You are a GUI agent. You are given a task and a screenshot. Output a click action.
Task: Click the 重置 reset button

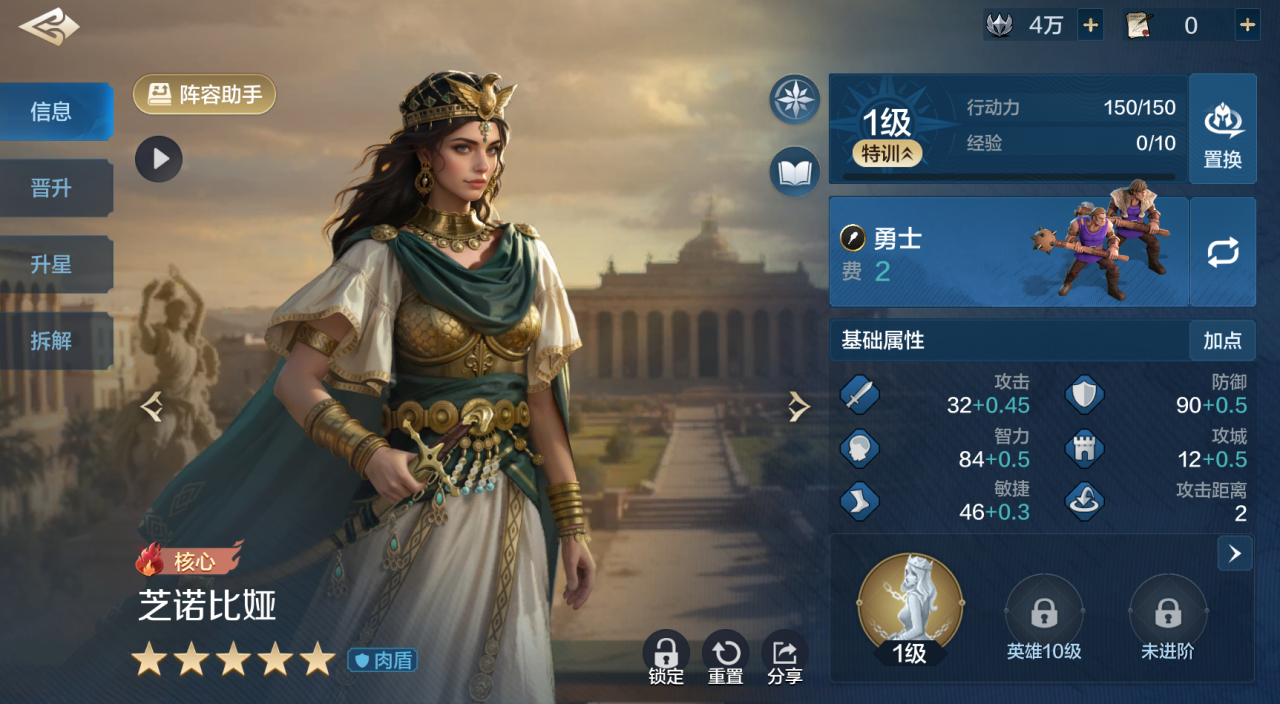point(725,655)
